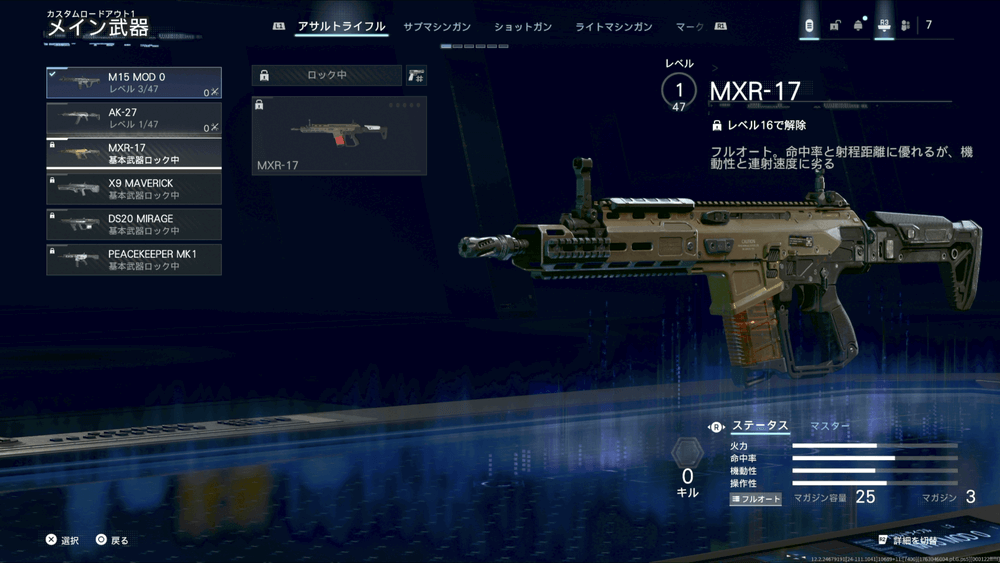Click the MXR-17 weapon preview card
The width and height of the screenshot is (1000, 563).
(x=339, y=135)
